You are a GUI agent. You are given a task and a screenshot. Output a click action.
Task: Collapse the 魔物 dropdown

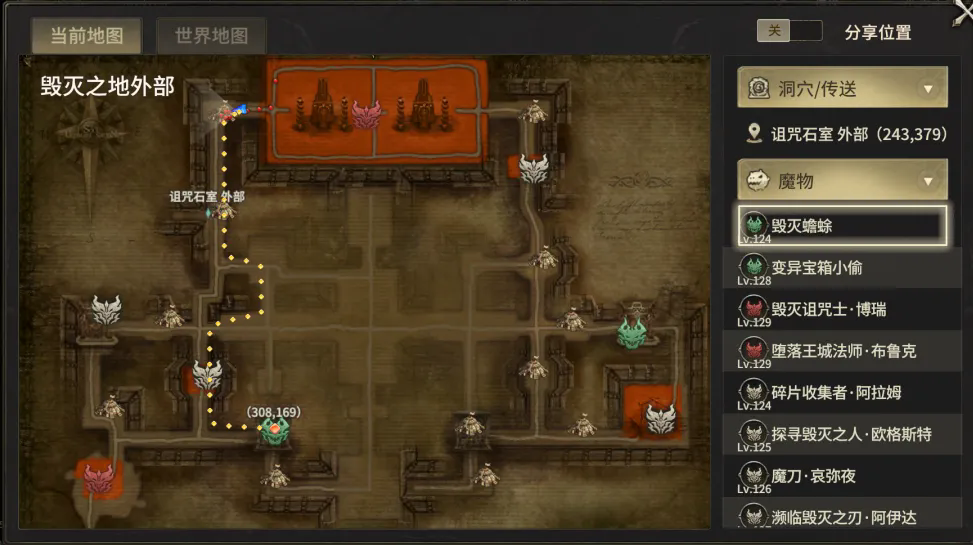pyautogui.click(x=842, y=180)
